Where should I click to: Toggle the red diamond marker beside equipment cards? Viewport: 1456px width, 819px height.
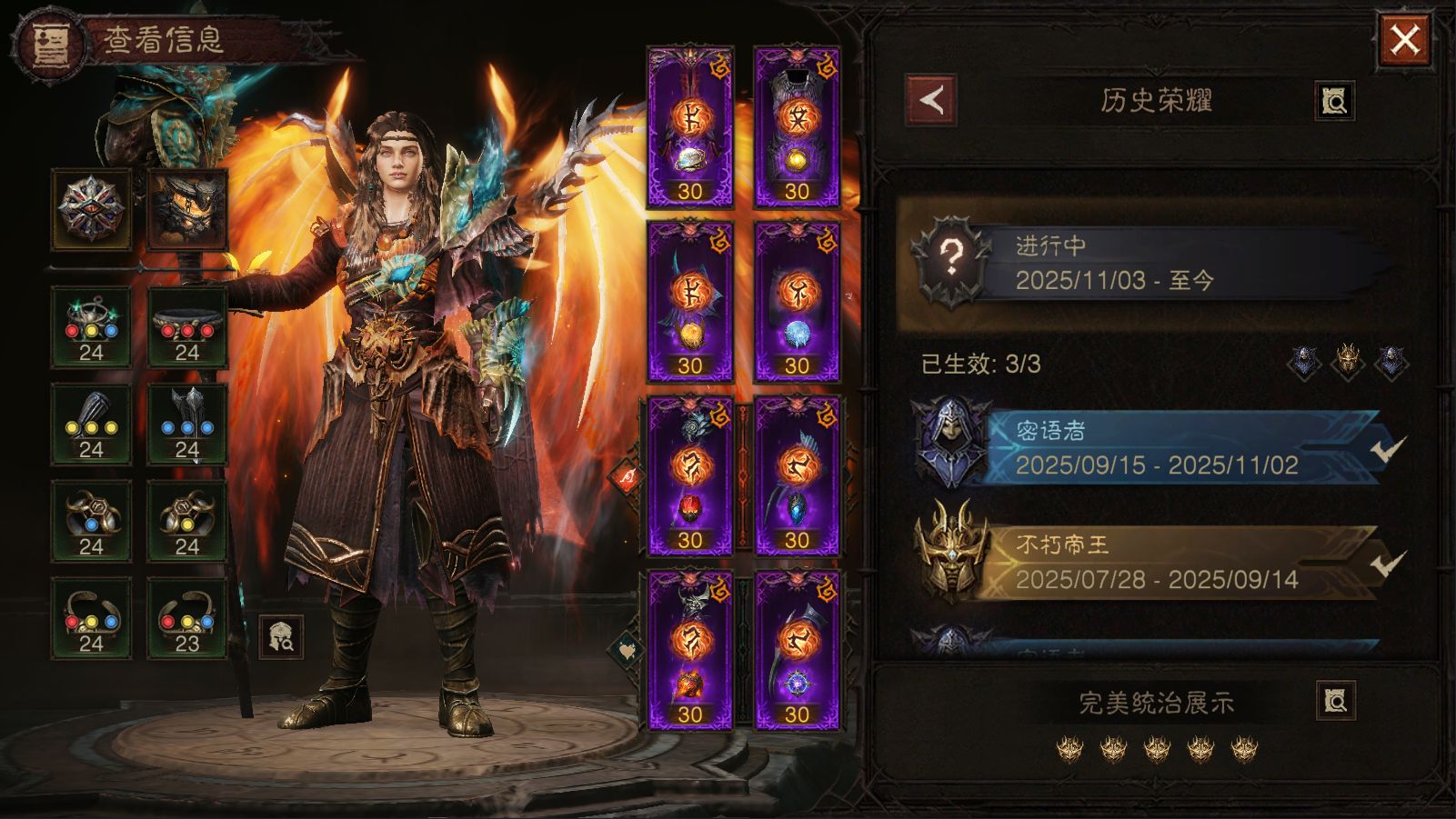(628, 476)
